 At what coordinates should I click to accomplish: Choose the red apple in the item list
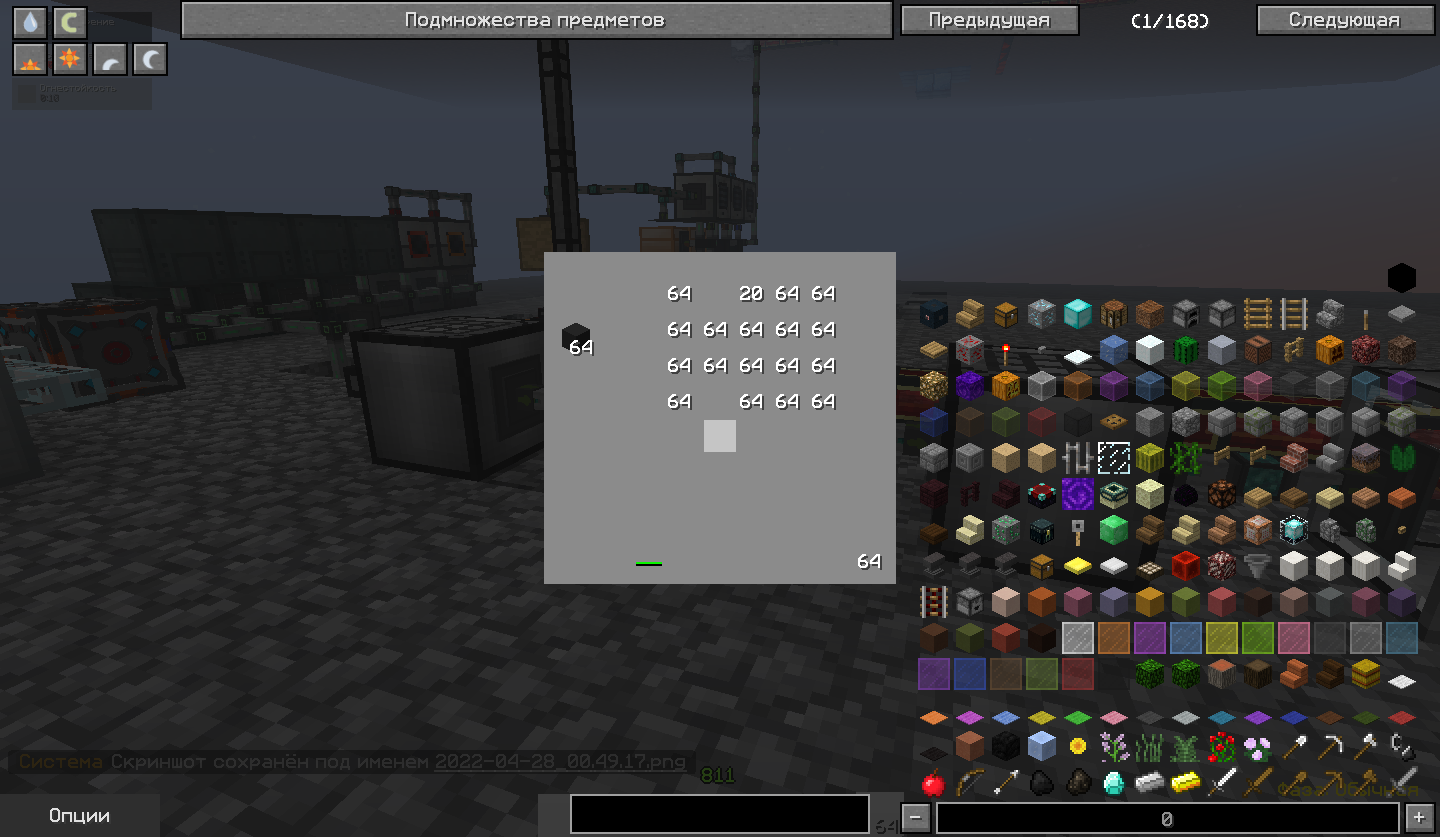coord(933,782)
